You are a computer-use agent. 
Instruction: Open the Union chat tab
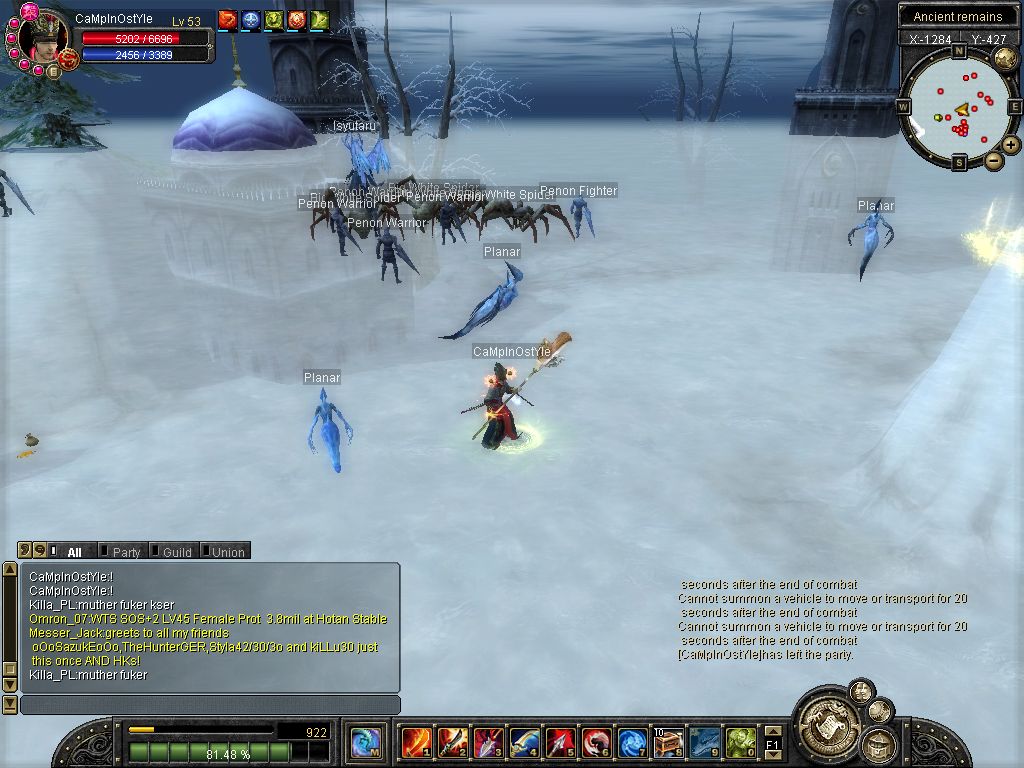227,551
